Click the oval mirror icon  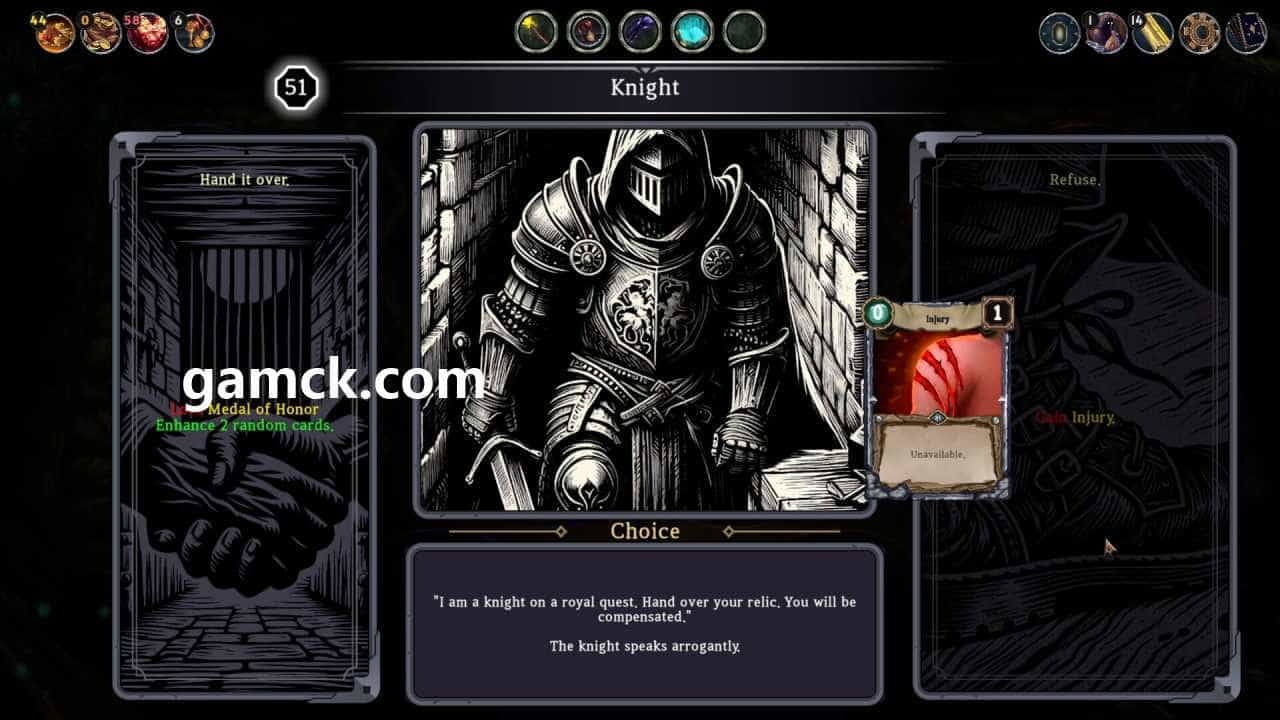tap(1059, 33)
